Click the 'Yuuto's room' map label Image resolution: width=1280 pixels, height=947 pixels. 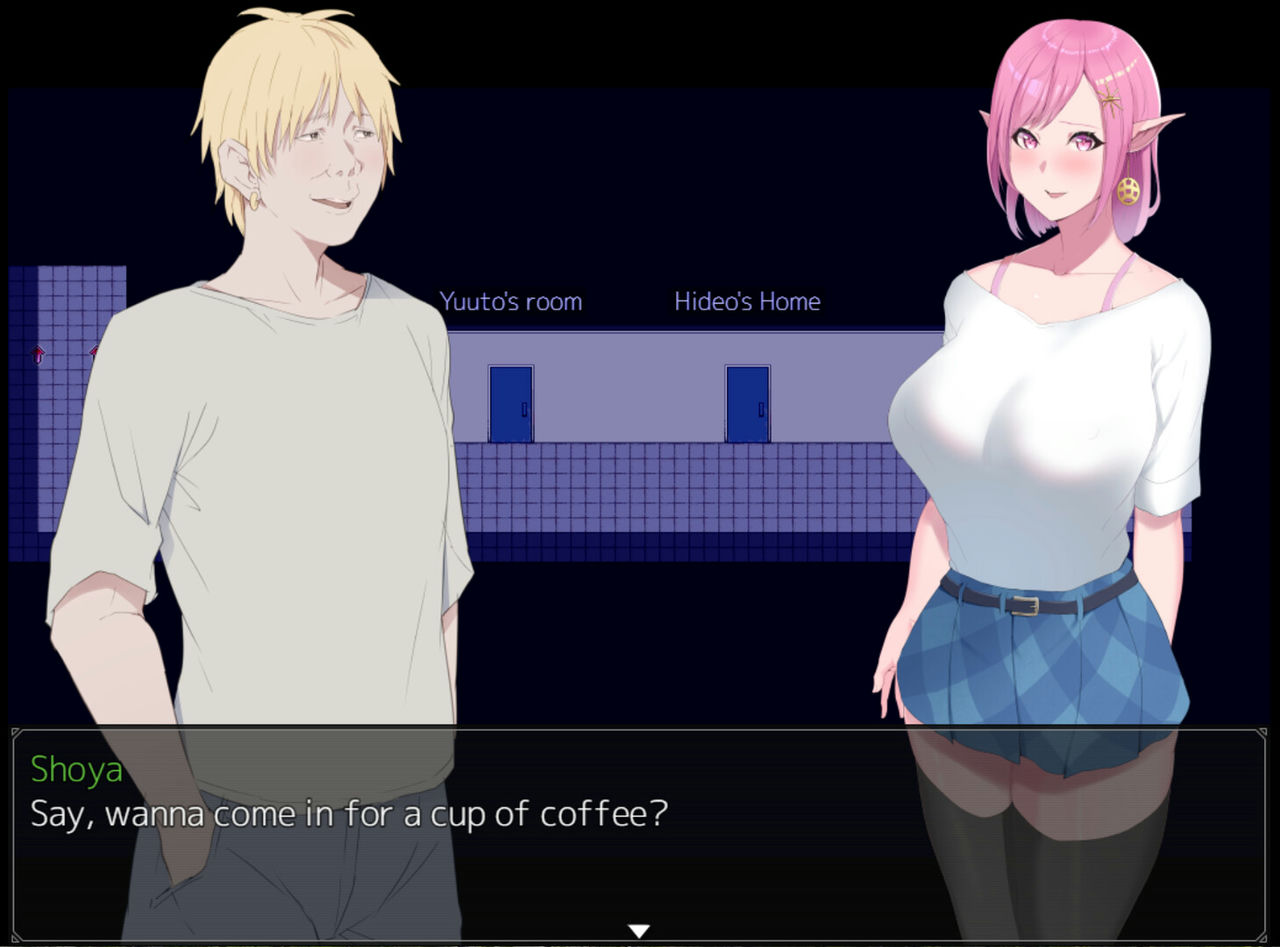coord(511,301)
